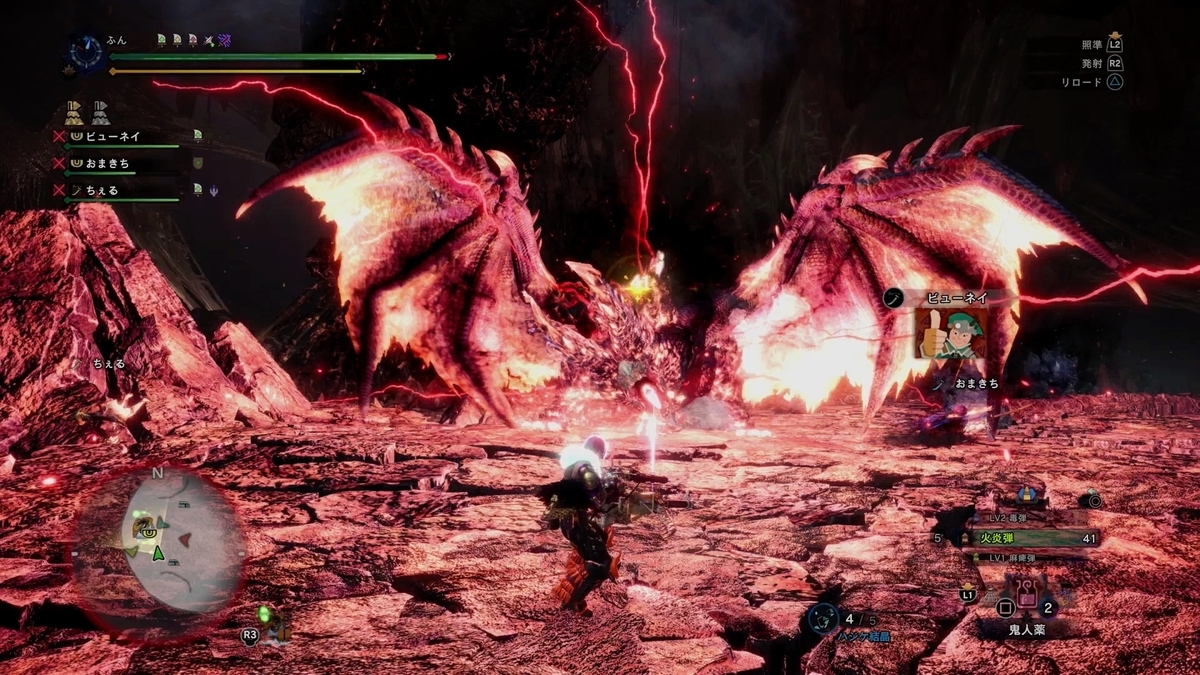1200x675 pixels.
Task: Click ビューネイ's thumbs-up sticker
Action: point(951,333)
